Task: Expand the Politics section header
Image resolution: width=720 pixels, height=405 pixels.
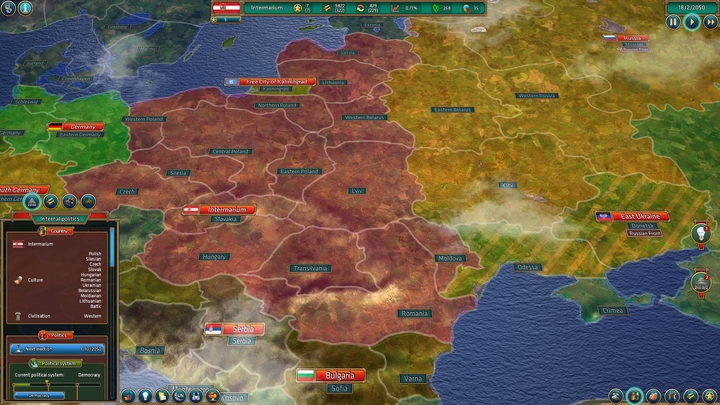Action: coord(57,335)
